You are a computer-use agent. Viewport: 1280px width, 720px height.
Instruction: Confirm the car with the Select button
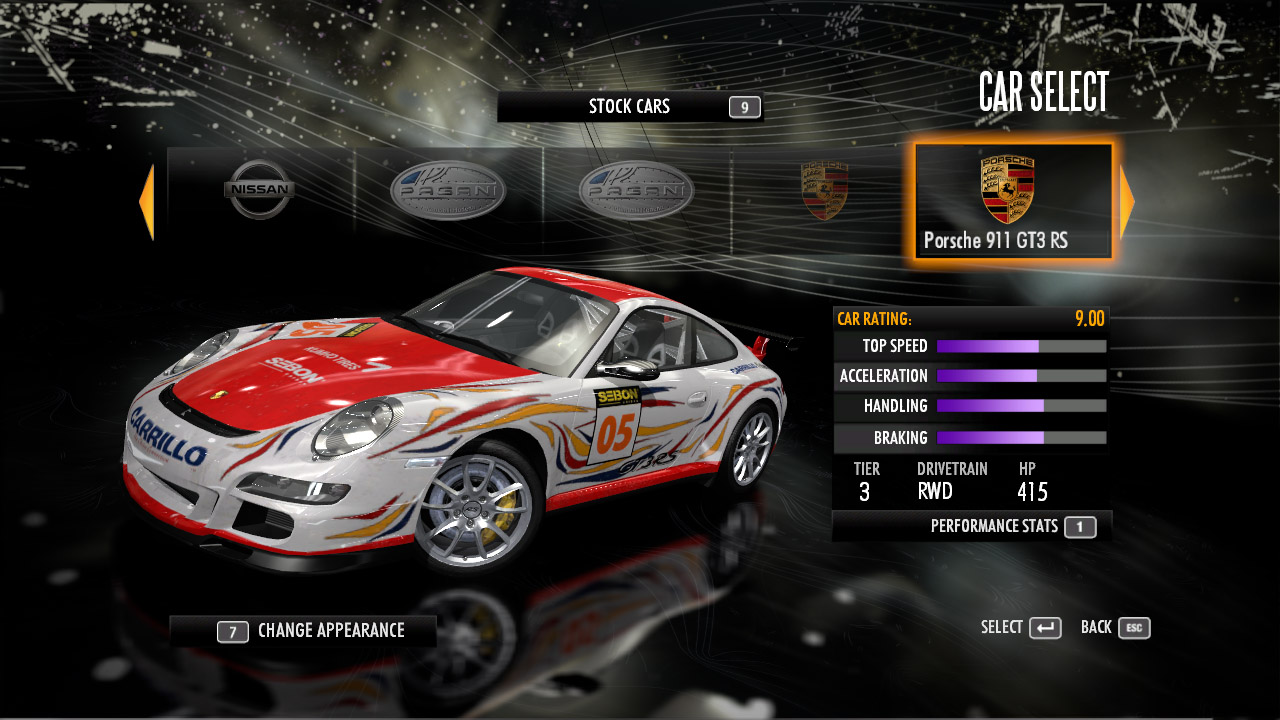tap(1021, 628)
